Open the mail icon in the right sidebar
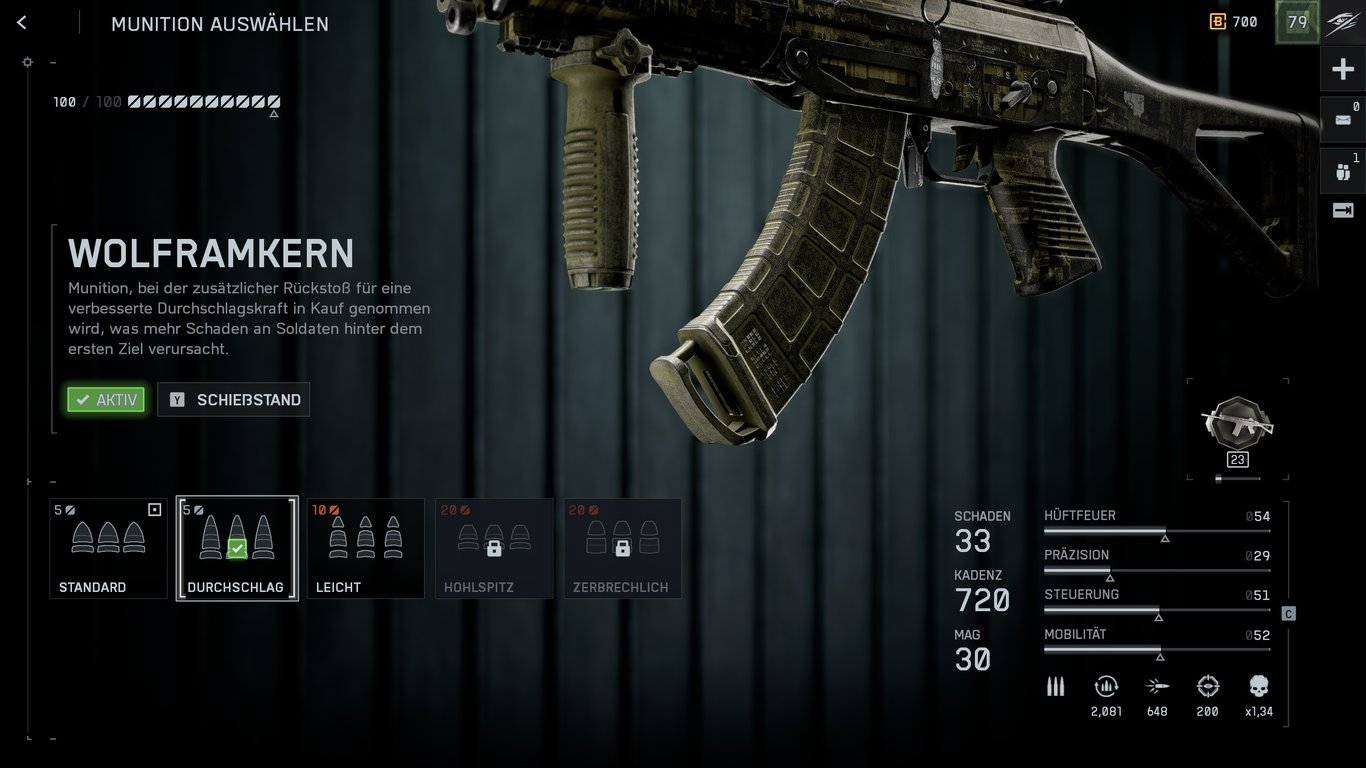The width and height of the screenshot is (1366, 768). [1343, 119]
